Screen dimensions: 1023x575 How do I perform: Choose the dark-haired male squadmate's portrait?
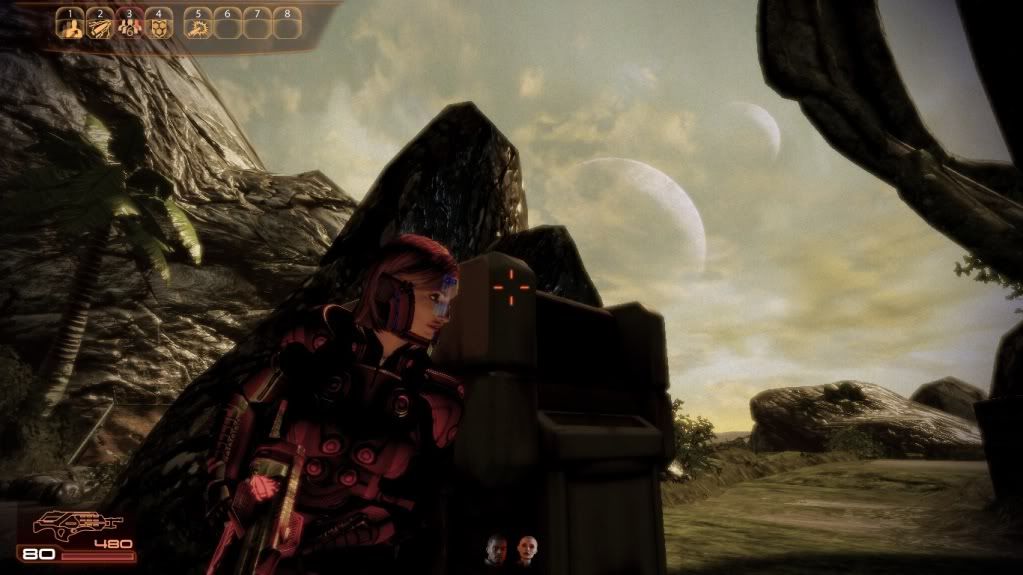[497, 551]
